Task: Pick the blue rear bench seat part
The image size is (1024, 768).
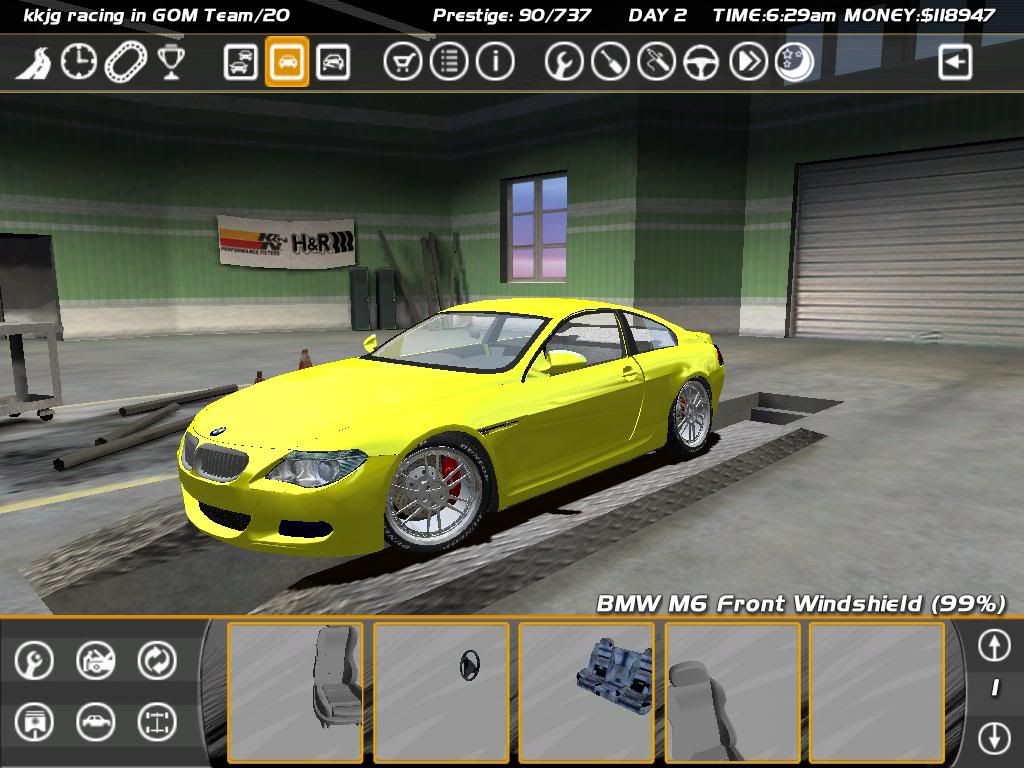Action: [x=587, y=692]
